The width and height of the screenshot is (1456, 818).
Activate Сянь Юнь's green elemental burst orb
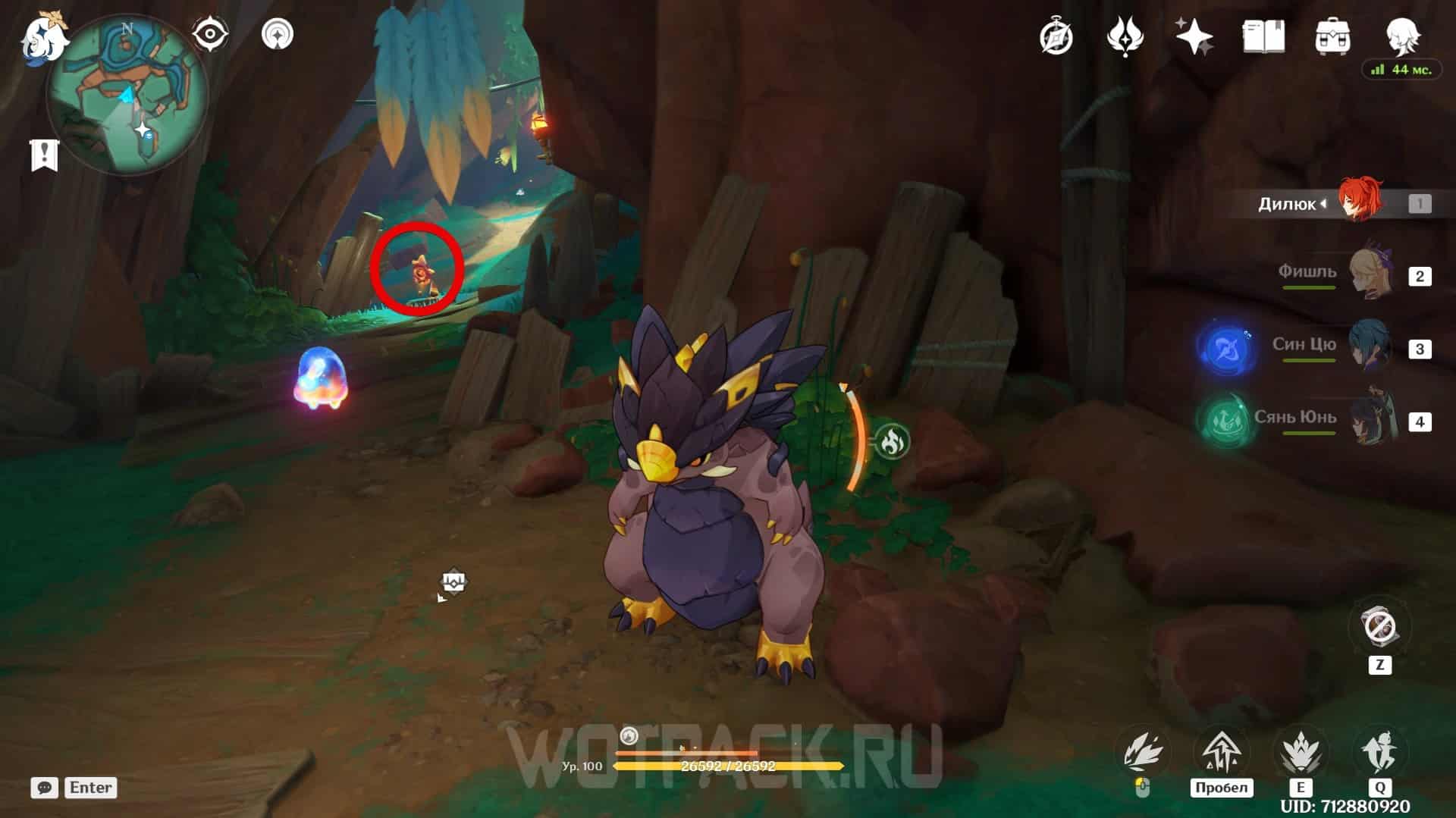(x=1225, y=421)
